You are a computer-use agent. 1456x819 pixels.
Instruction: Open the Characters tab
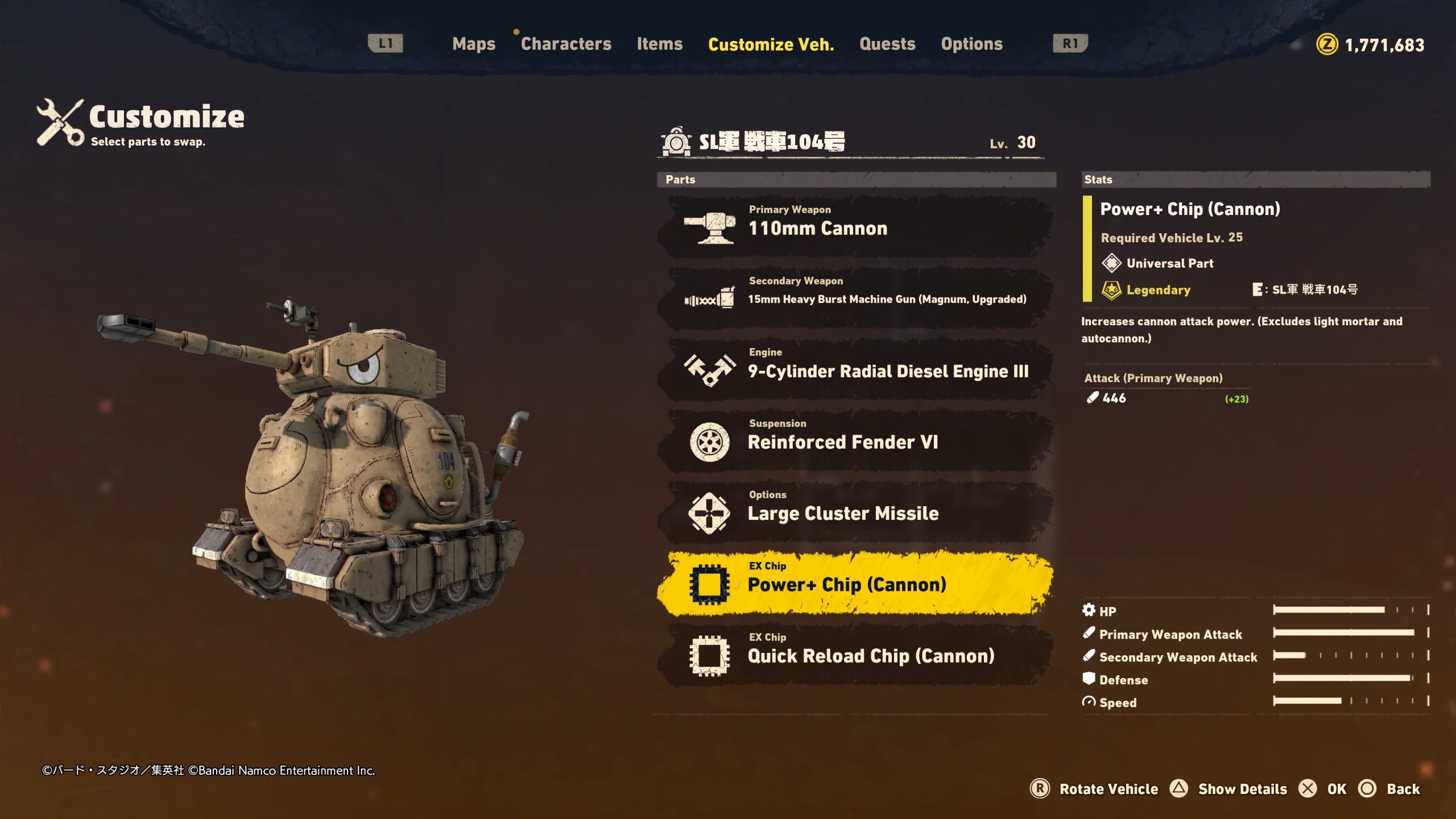tap(565, 44)
